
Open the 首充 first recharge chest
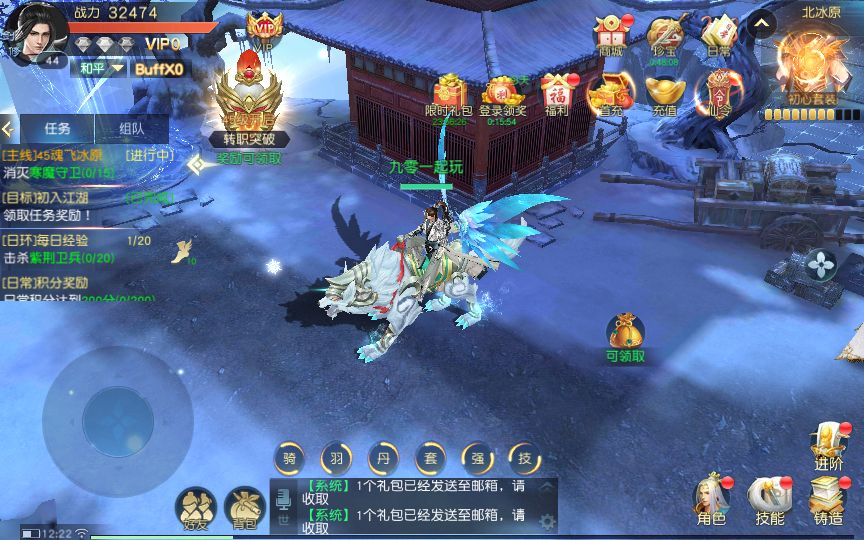610,93
